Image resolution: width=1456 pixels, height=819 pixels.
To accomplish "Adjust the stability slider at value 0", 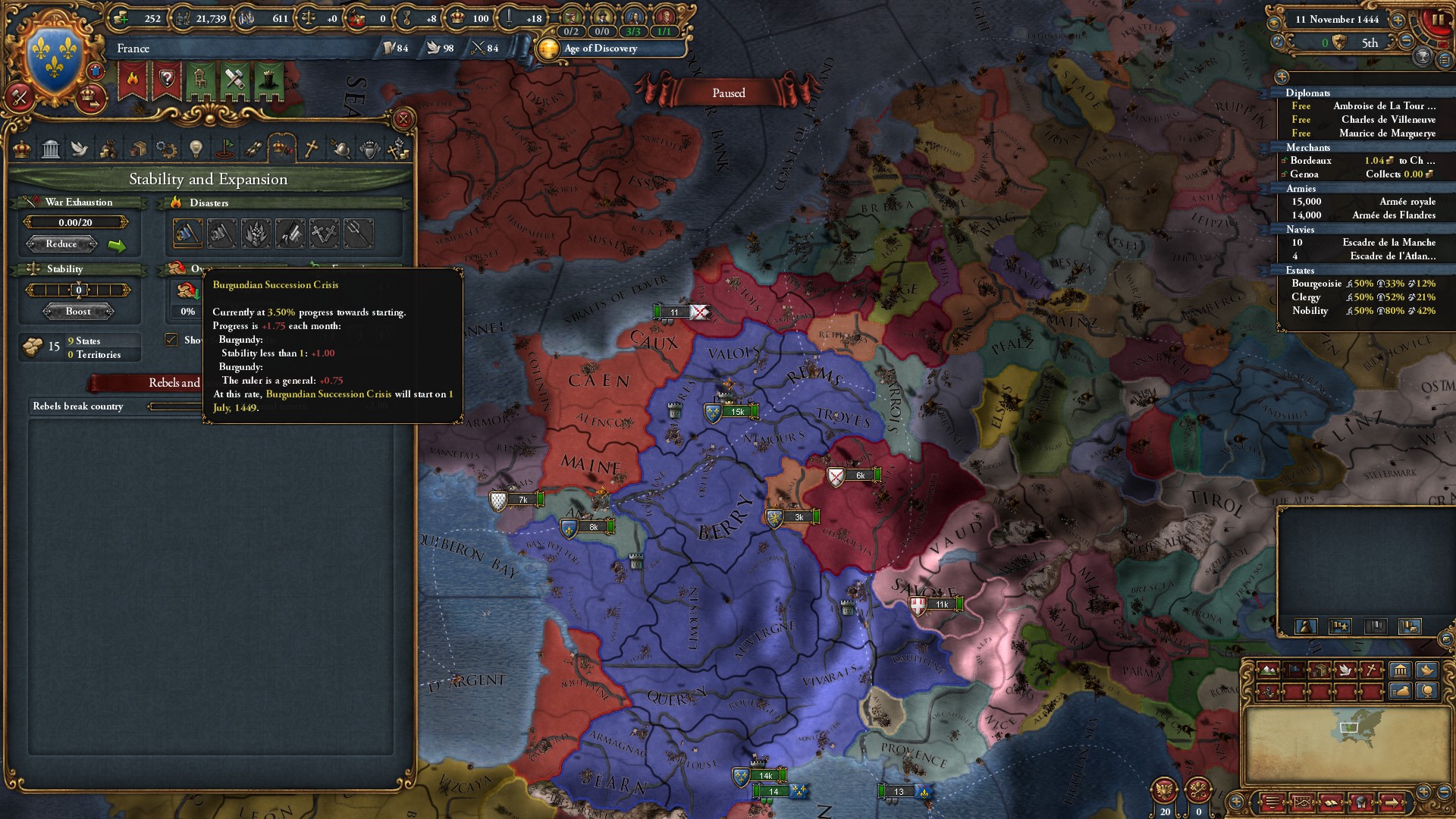I will click(x=80, y=289).
